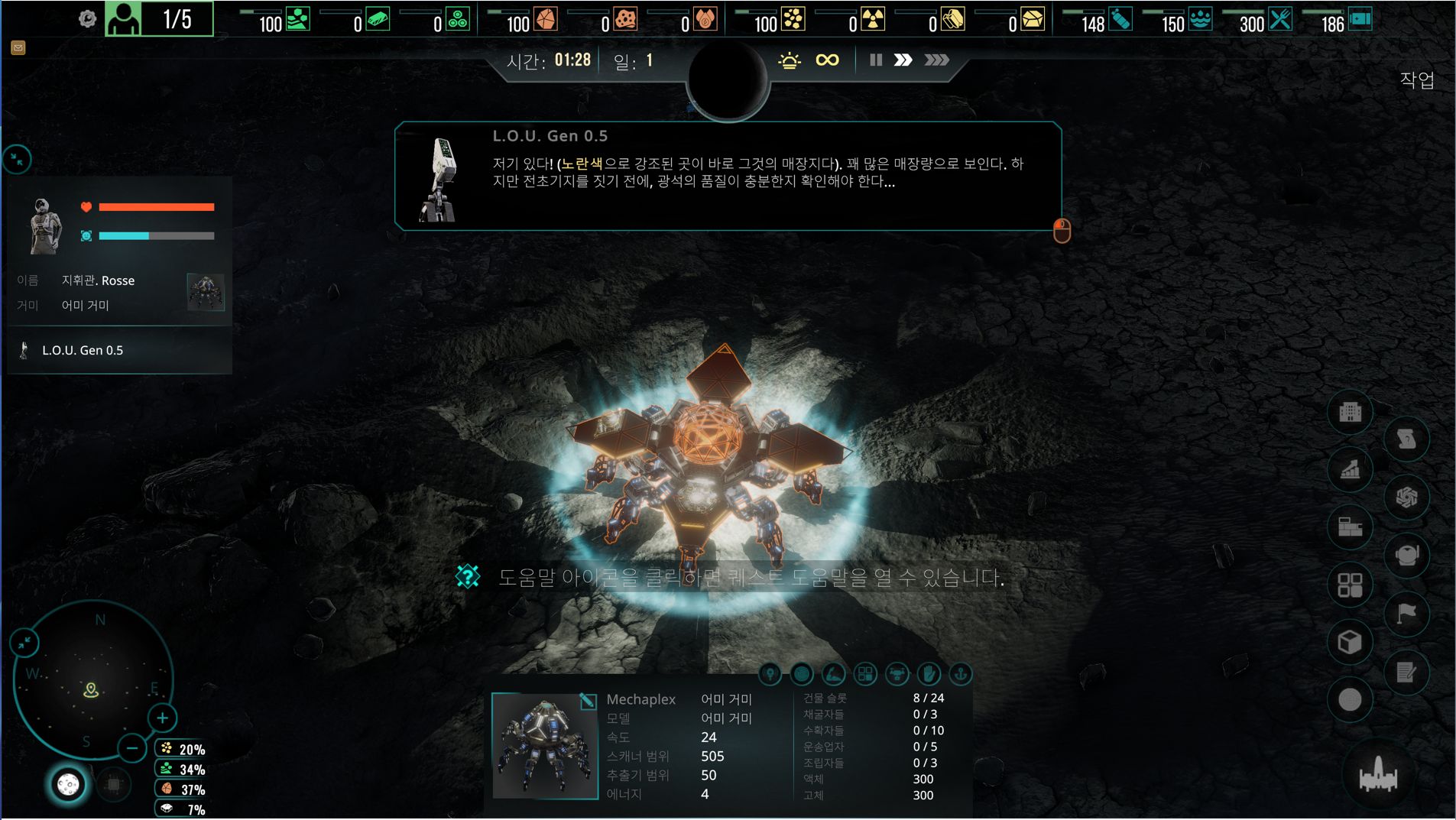Set game speed to double arrows
This screenshot has width=1456, height=820.
pyautogui.click(x=903, y=60)
